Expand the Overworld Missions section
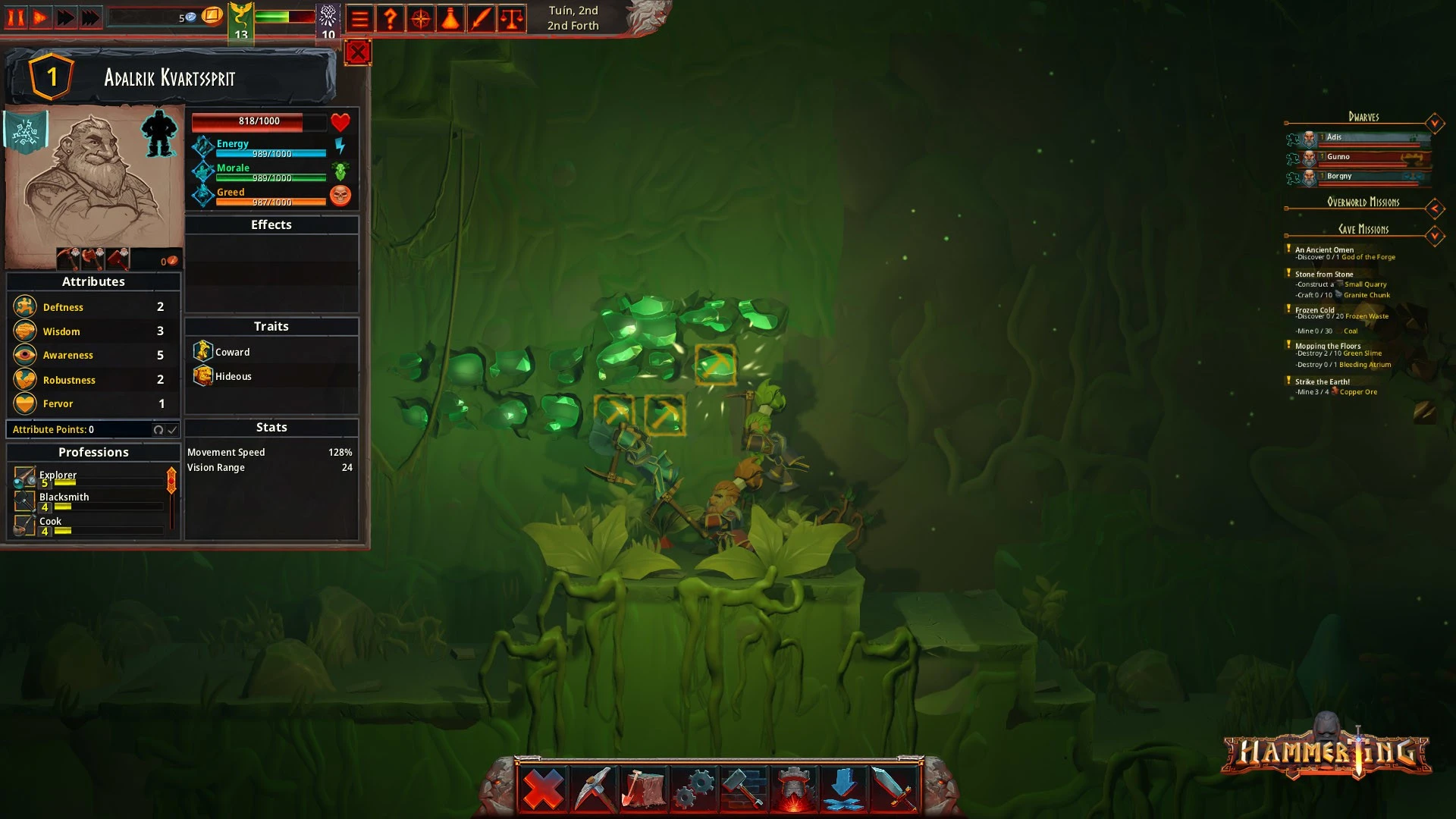The height and width of the screenshot is (819, 1456). 1434,208
